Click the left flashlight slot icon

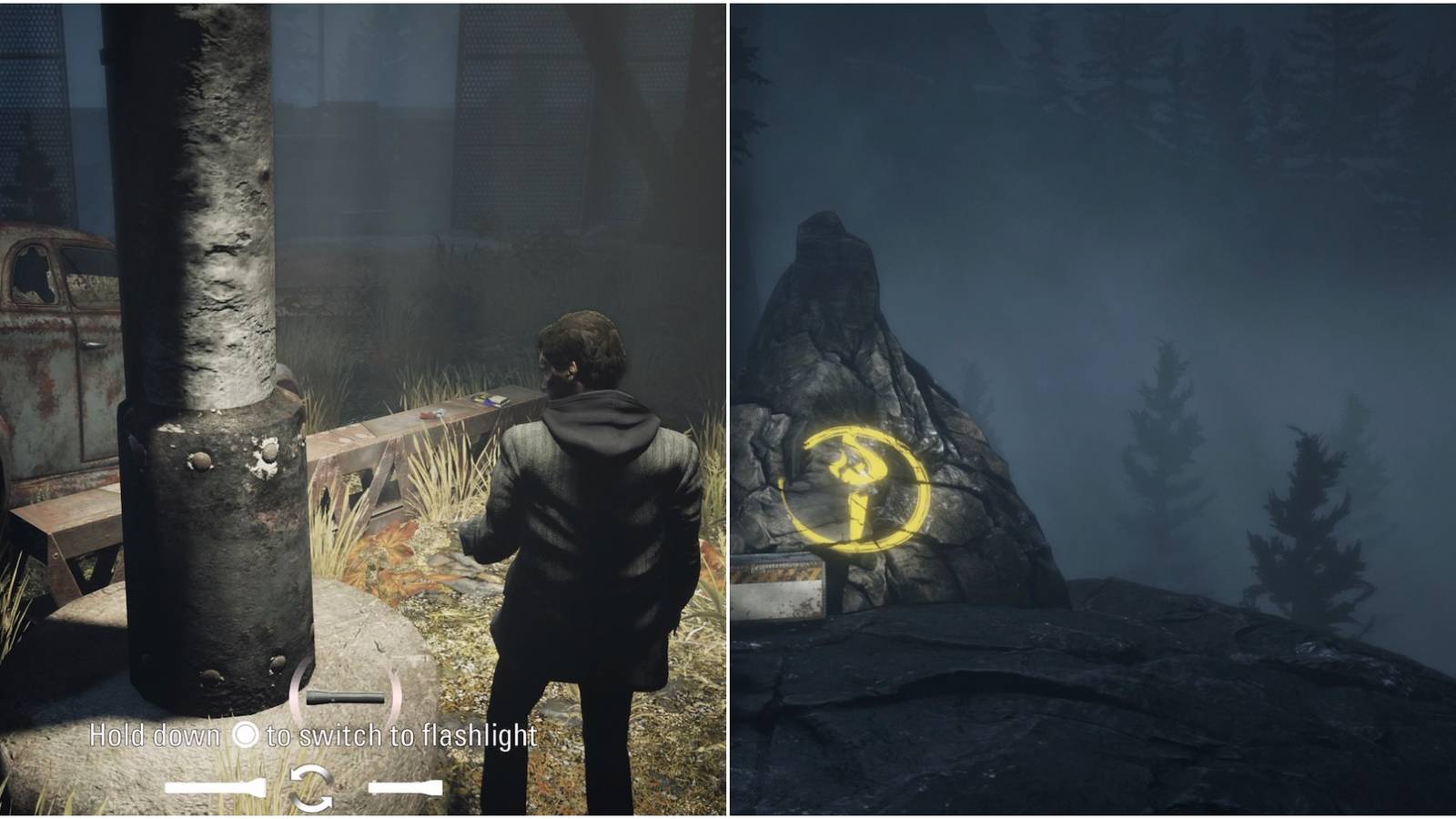pyautogui.click(x=214, y=785)
